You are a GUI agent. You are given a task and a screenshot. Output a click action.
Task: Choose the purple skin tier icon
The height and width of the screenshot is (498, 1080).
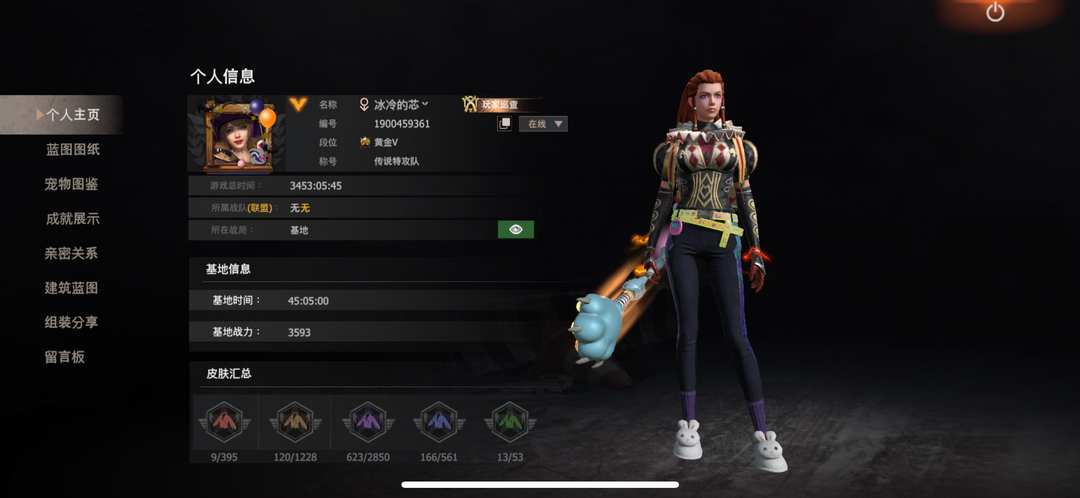click(x=364, y=422)
